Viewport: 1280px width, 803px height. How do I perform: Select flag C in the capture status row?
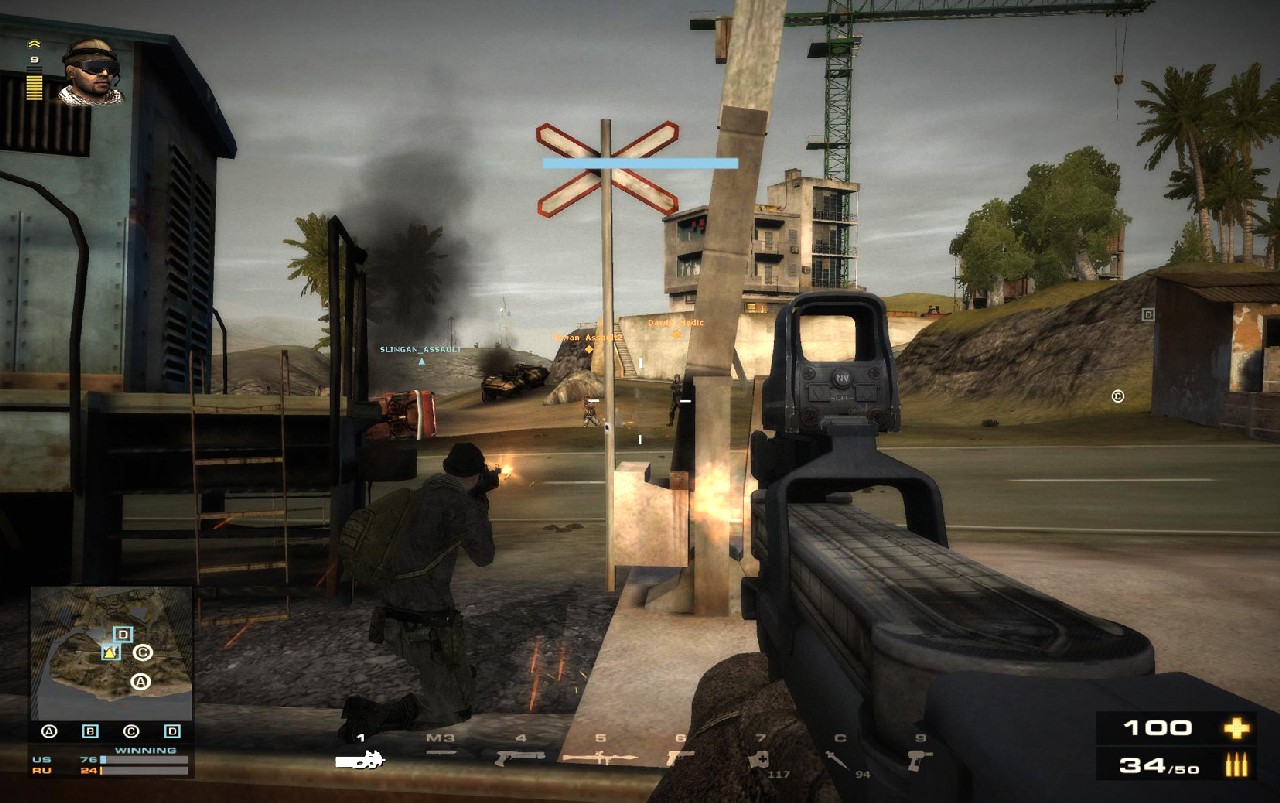click(130, 732)
